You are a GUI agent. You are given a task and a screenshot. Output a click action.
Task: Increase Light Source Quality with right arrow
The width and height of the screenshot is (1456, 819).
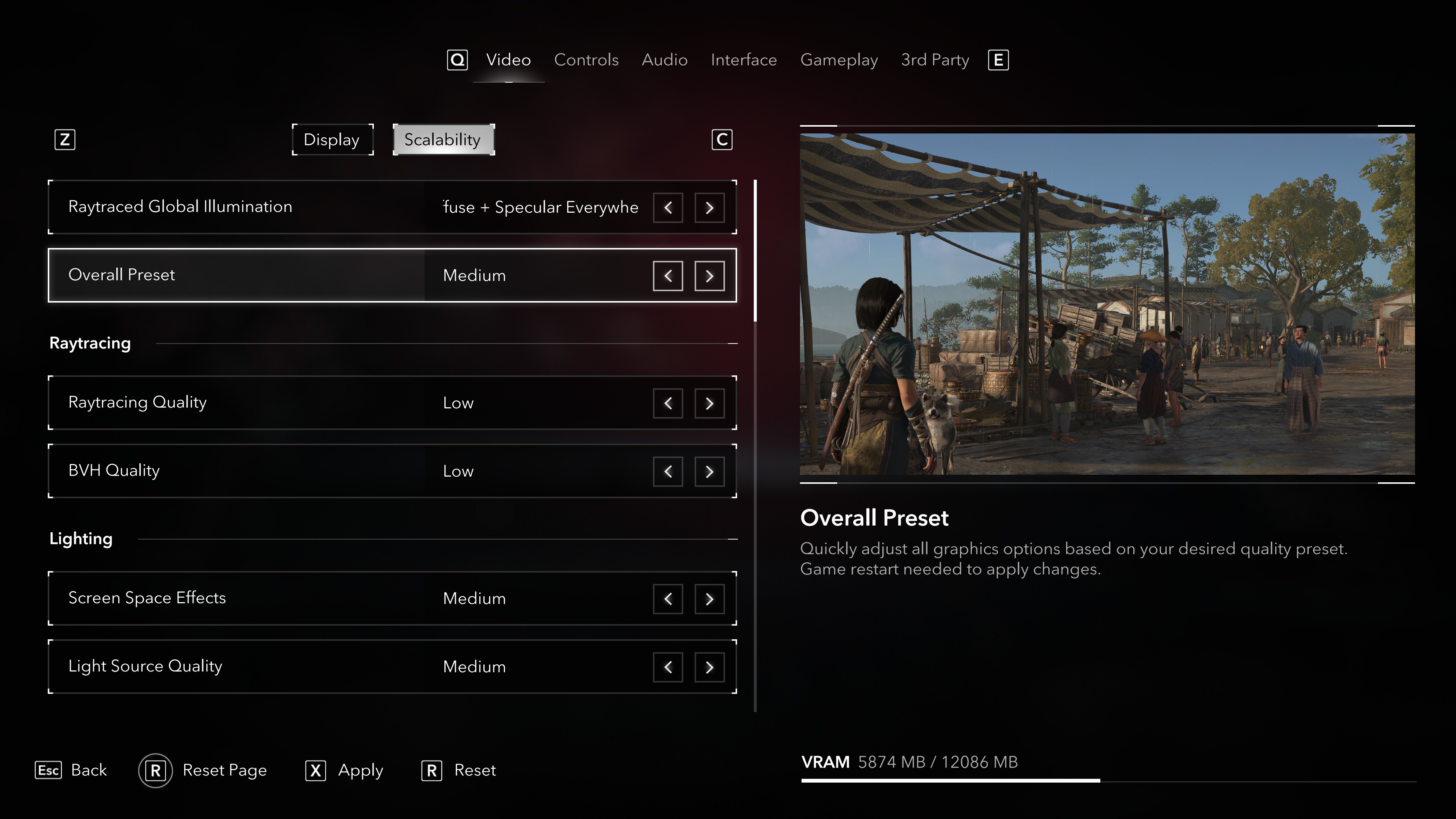click(x=709, y=667)
